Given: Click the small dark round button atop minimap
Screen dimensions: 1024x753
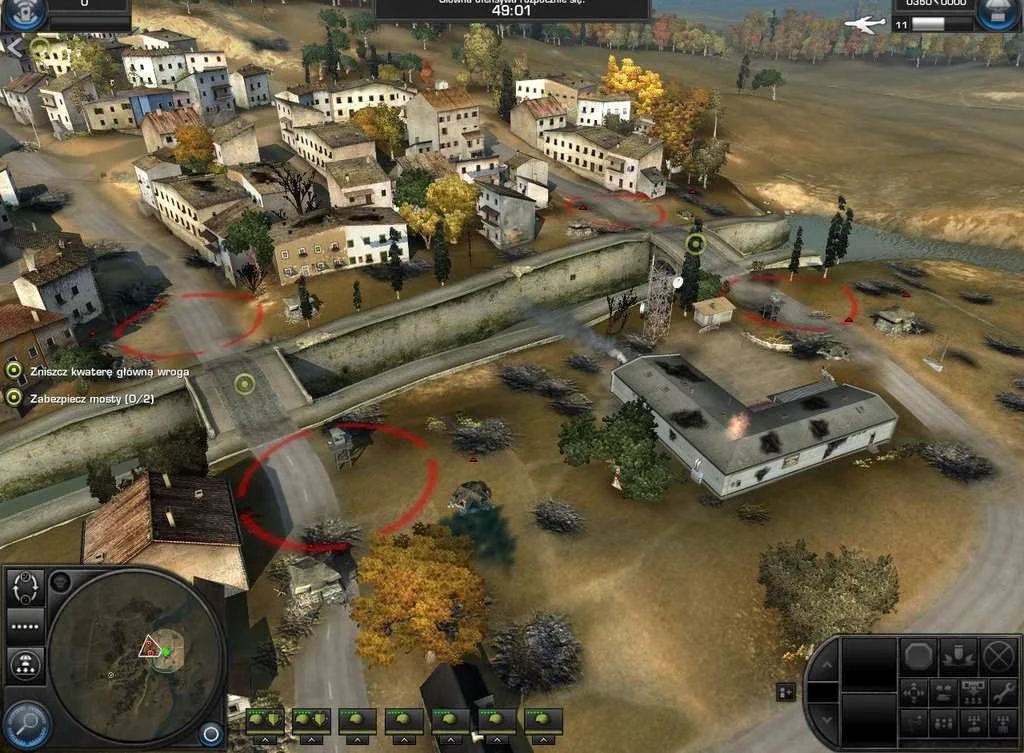Looking at the screenshot, I should (x=60, y=579).
